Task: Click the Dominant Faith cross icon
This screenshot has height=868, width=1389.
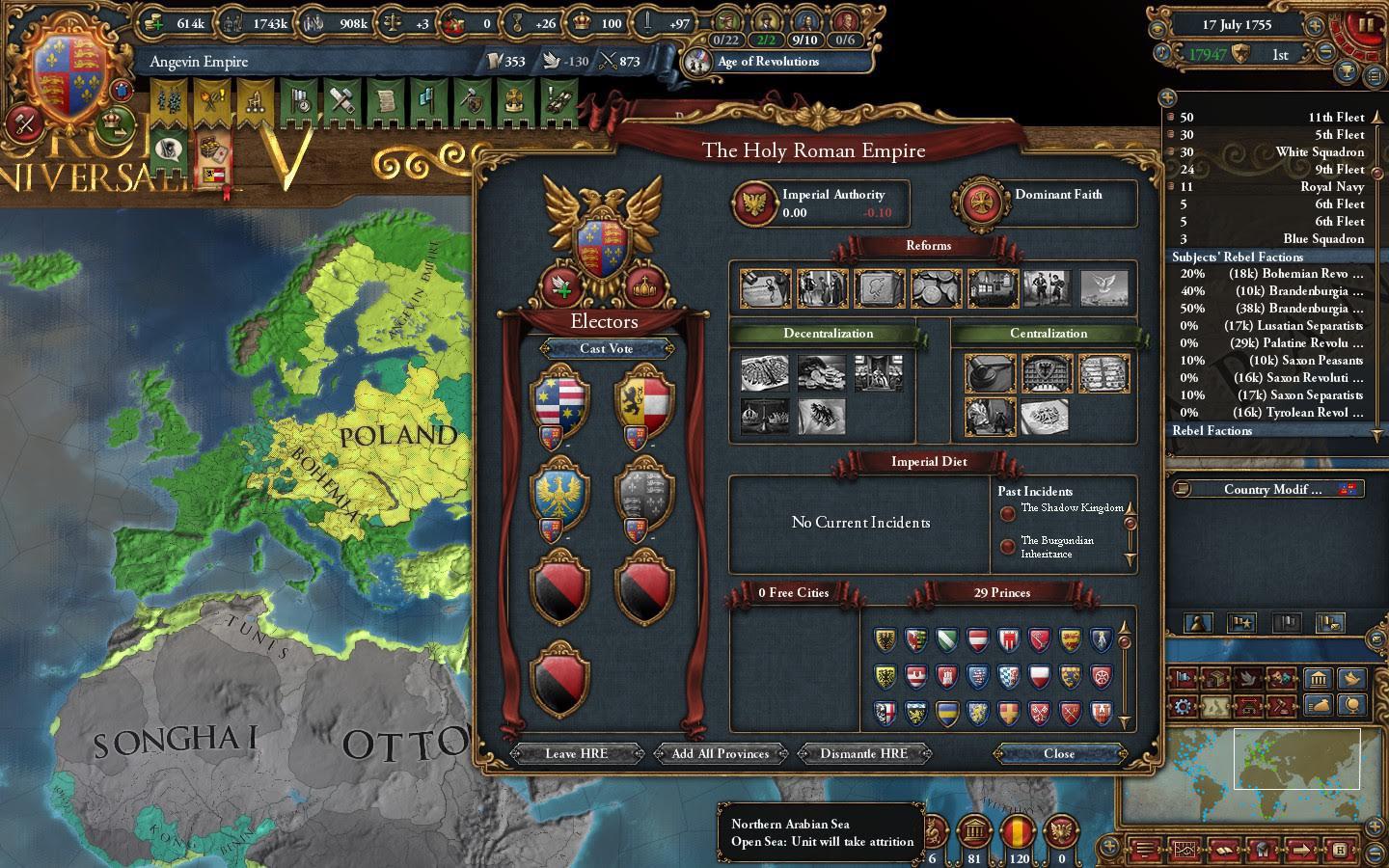Action: (981, 203)
